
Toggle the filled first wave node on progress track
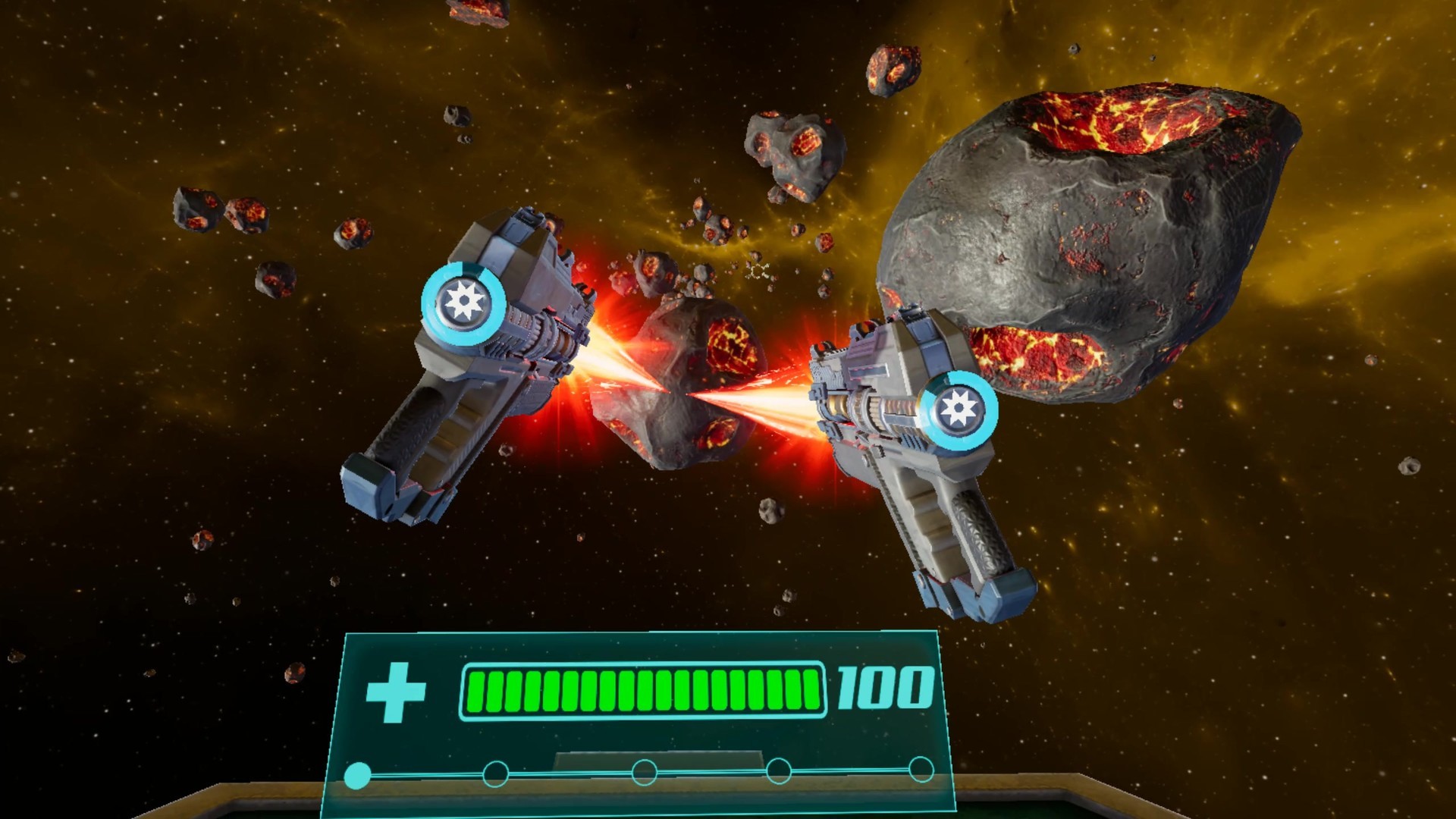(x=359, y=775)
